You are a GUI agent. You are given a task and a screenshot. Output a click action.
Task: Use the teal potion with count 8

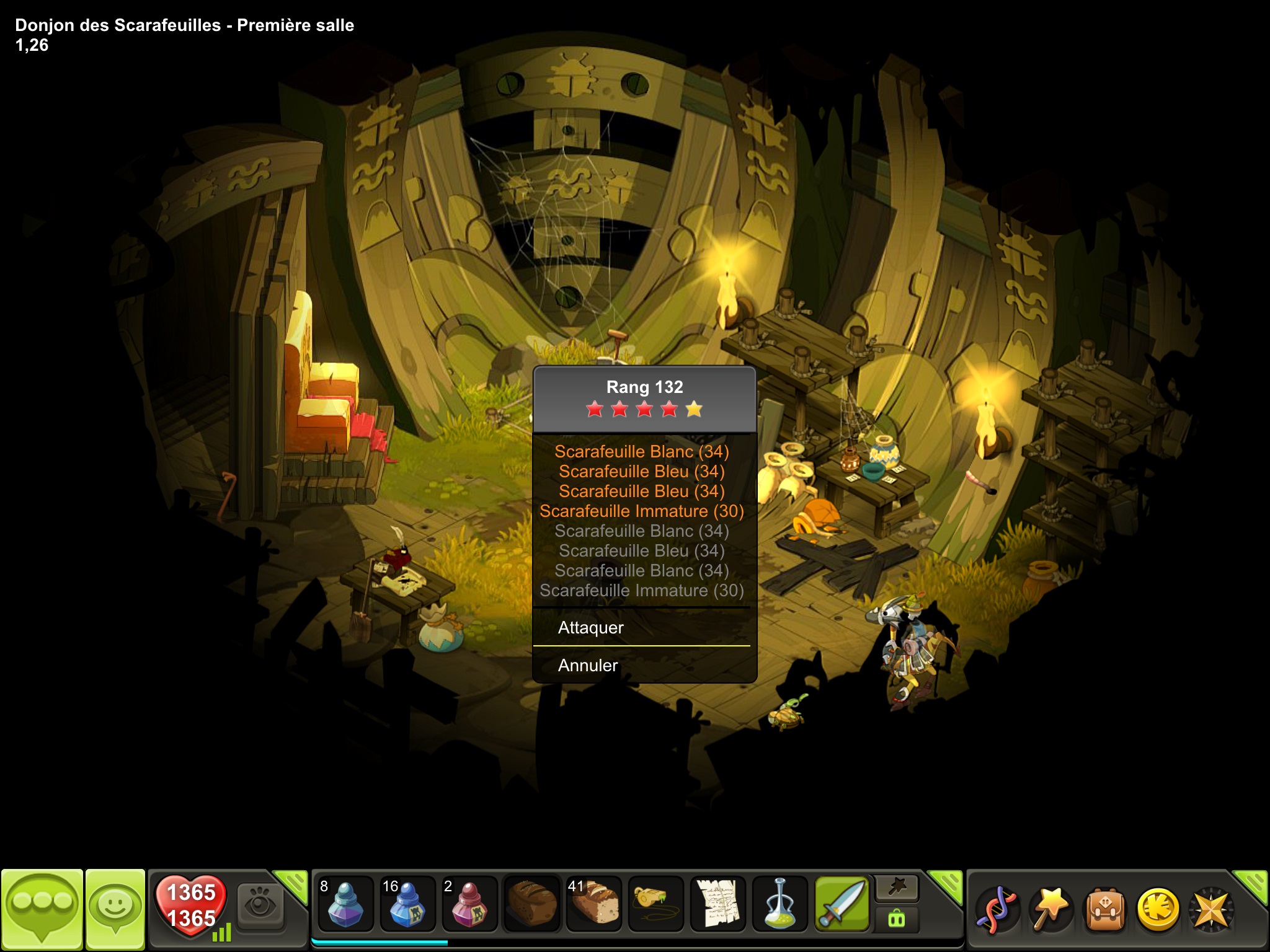point(345,905)
